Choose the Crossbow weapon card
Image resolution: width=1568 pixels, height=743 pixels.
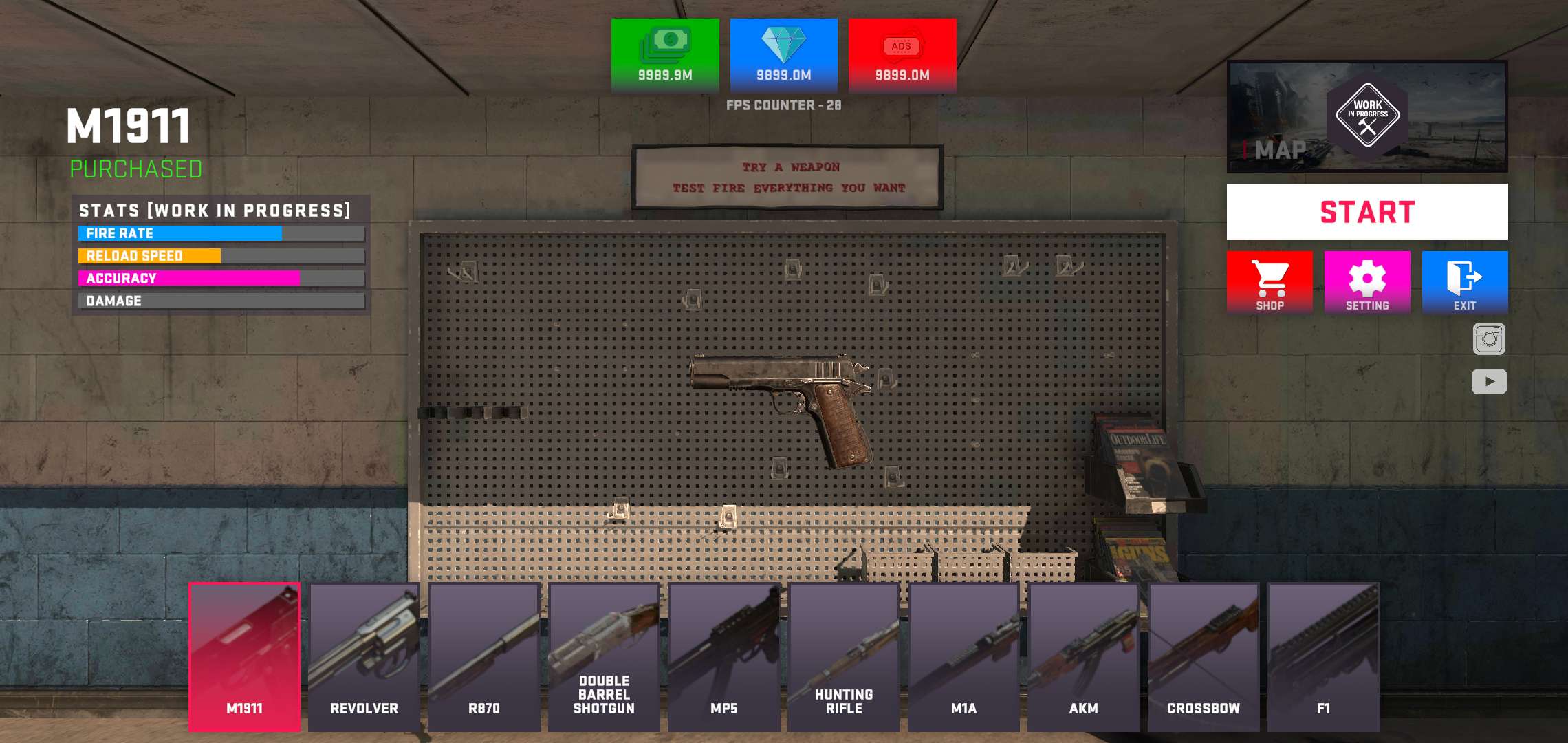(1204, 657)
